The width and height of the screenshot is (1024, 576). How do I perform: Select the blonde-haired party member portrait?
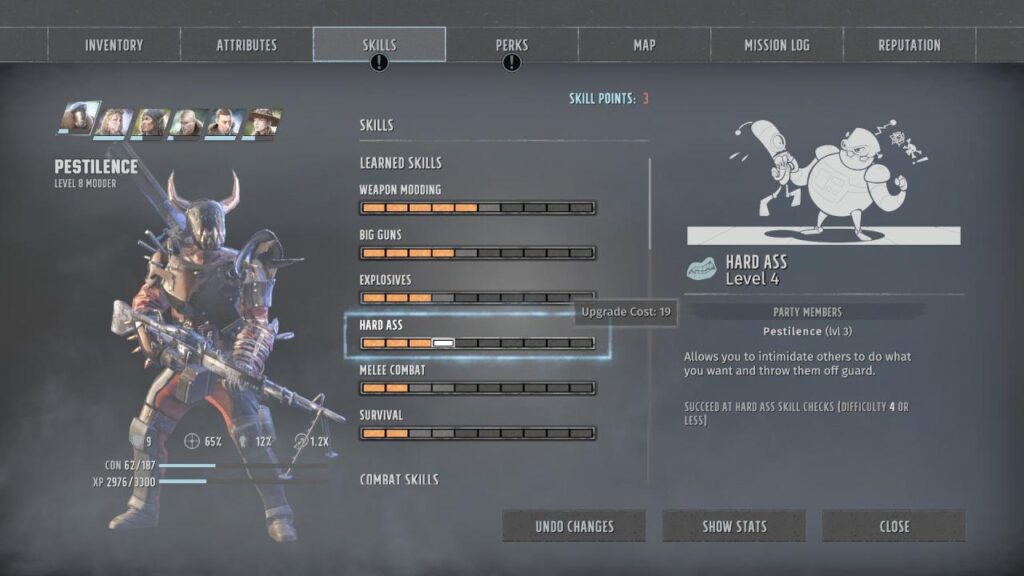coord(114,123)
